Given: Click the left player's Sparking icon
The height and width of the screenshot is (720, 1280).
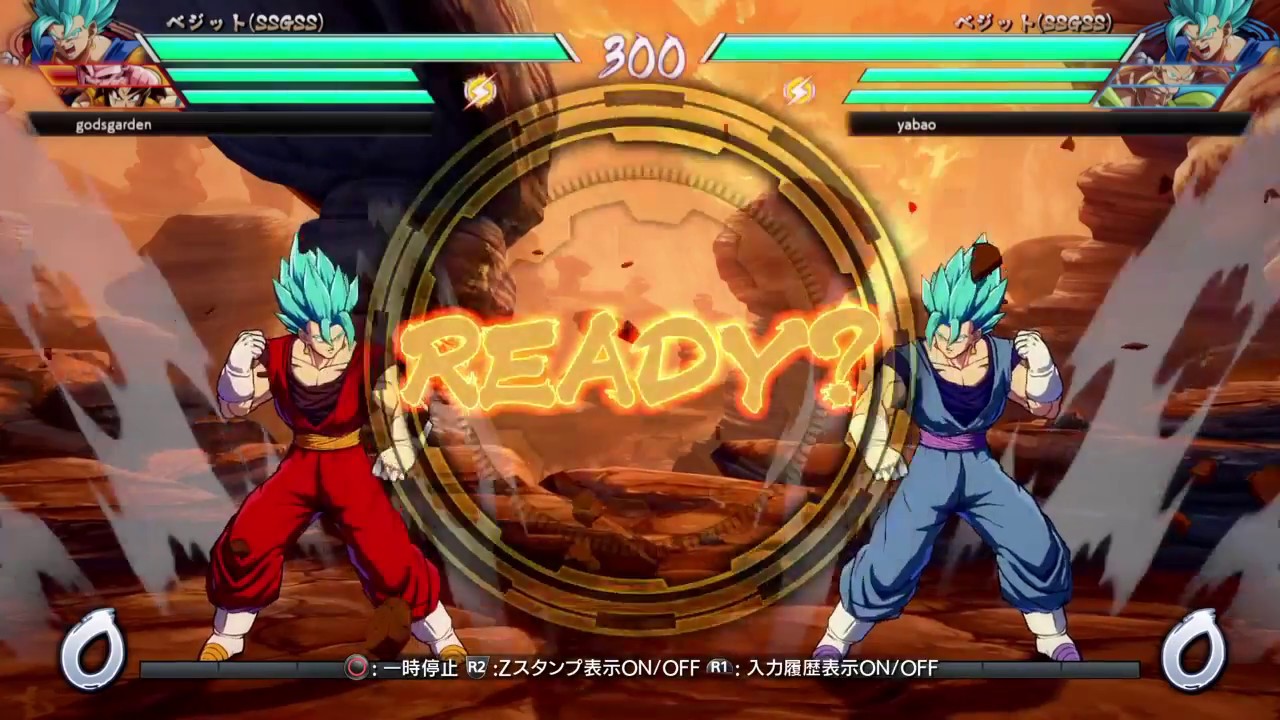Looking at the screenshot, I should 479,92.
